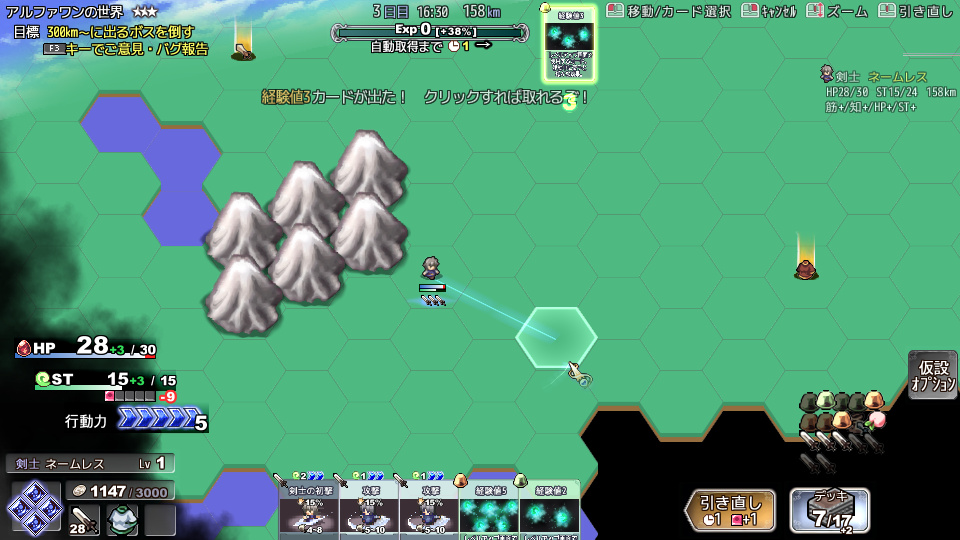Click the 引き直し redraw button
This screenshot has height=540, width=960.
tap(731, 509)
